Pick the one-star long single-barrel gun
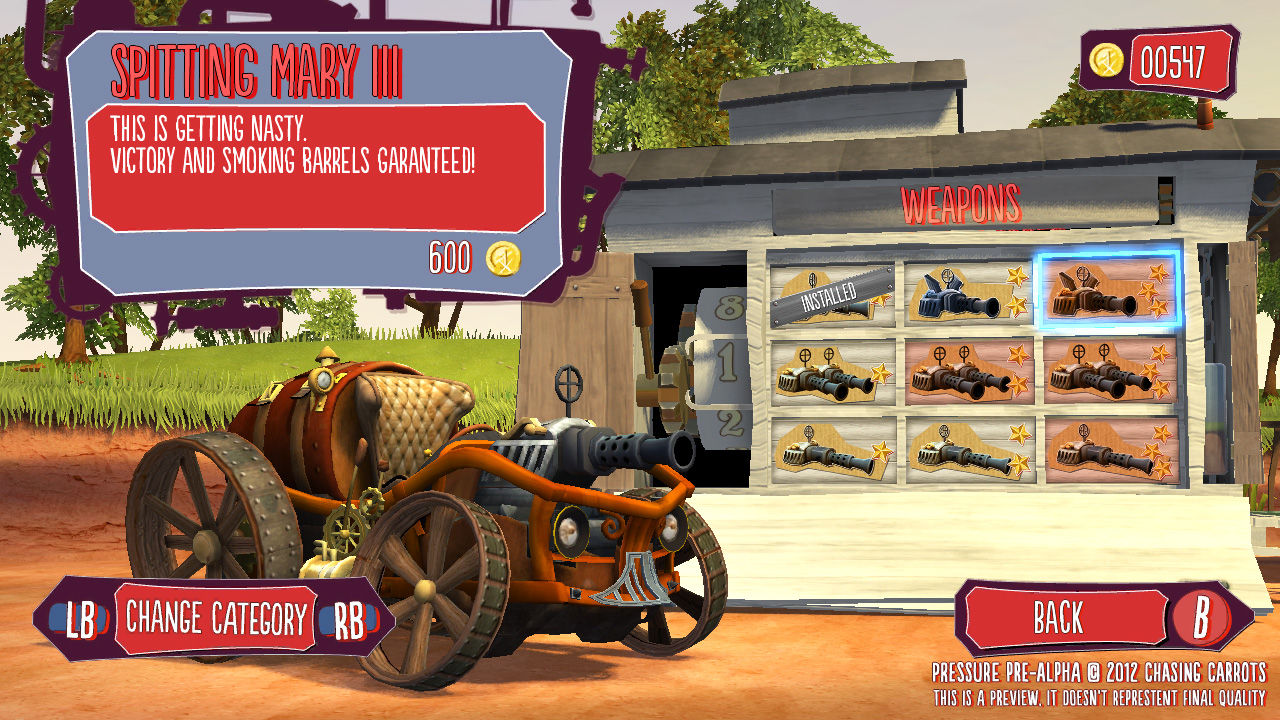This screenshot has width=1280, height=720. point(833,449)
